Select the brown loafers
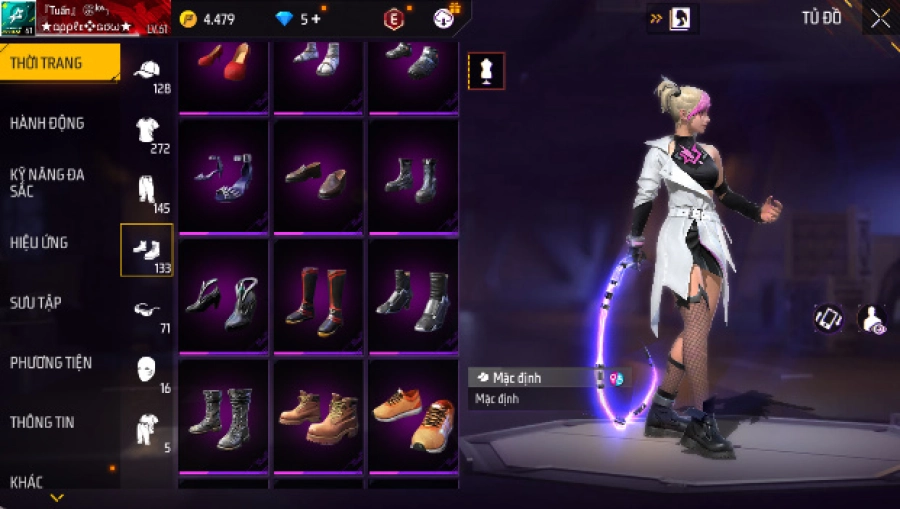The image size is (900, 509). tap(319, 178)
